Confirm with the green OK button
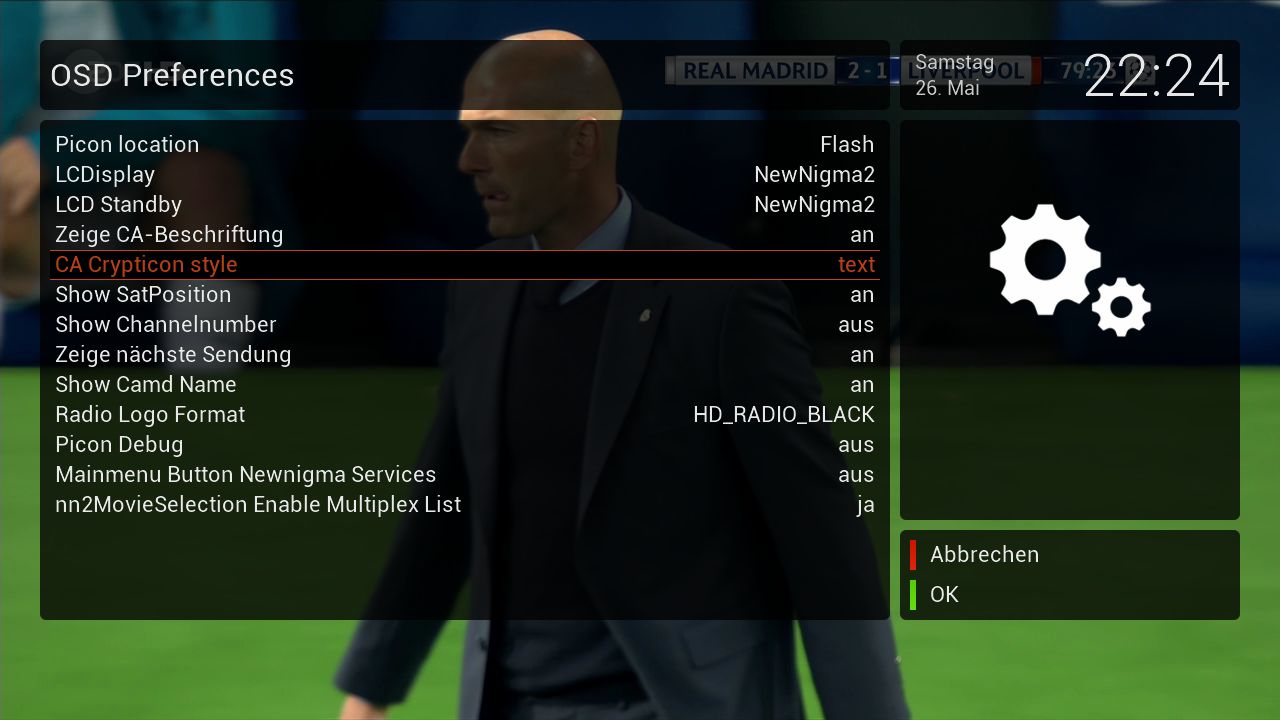The width and height of the screenshot is (1280, 720). tap(943, 595)
